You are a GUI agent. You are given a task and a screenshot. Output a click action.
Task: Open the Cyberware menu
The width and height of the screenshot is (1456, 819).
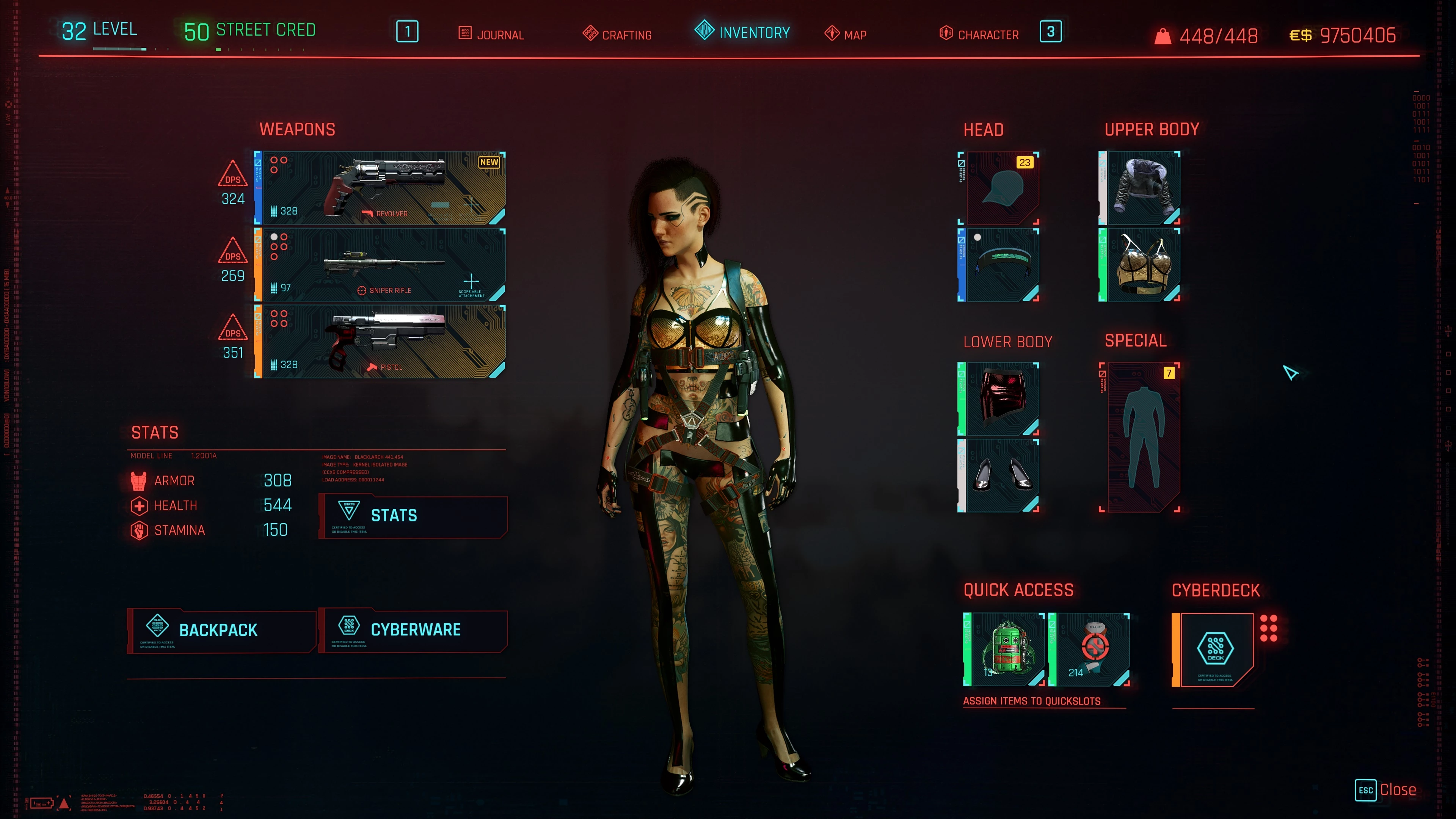413,630
